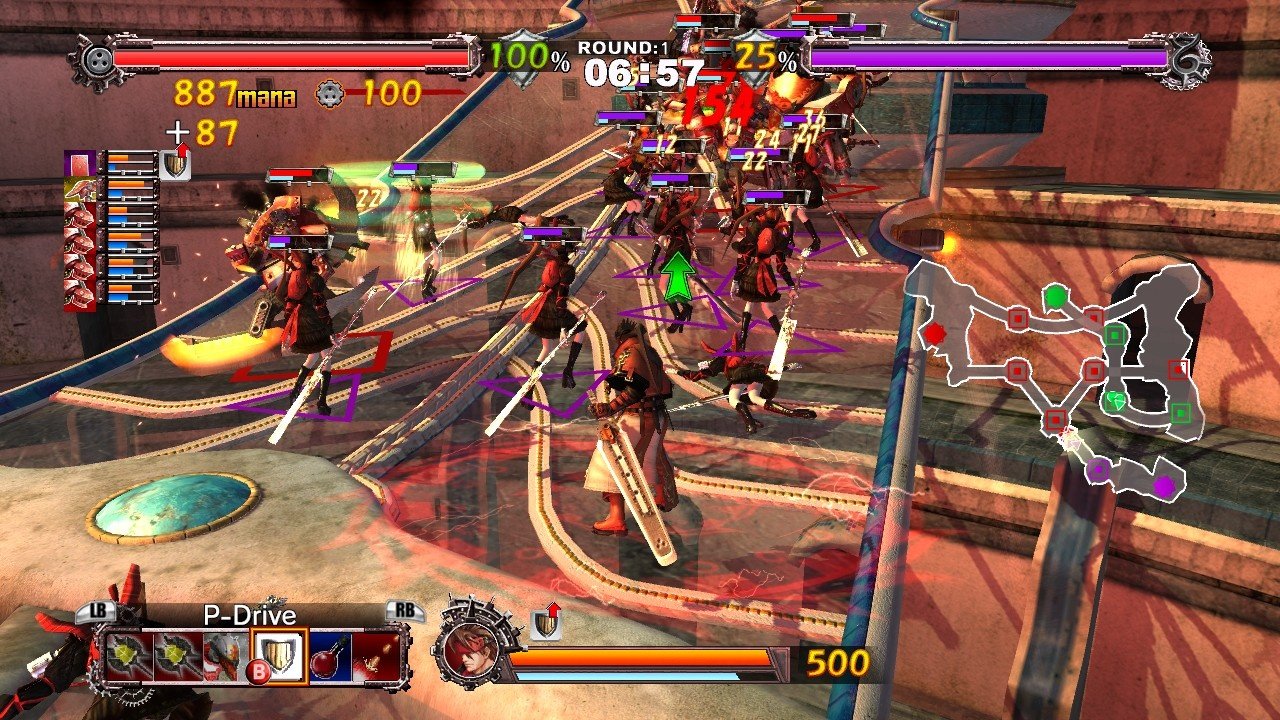1280x720 pixels.
Task: Click the shield buff icon above the unit roster
Action: (x=176, y=165)
